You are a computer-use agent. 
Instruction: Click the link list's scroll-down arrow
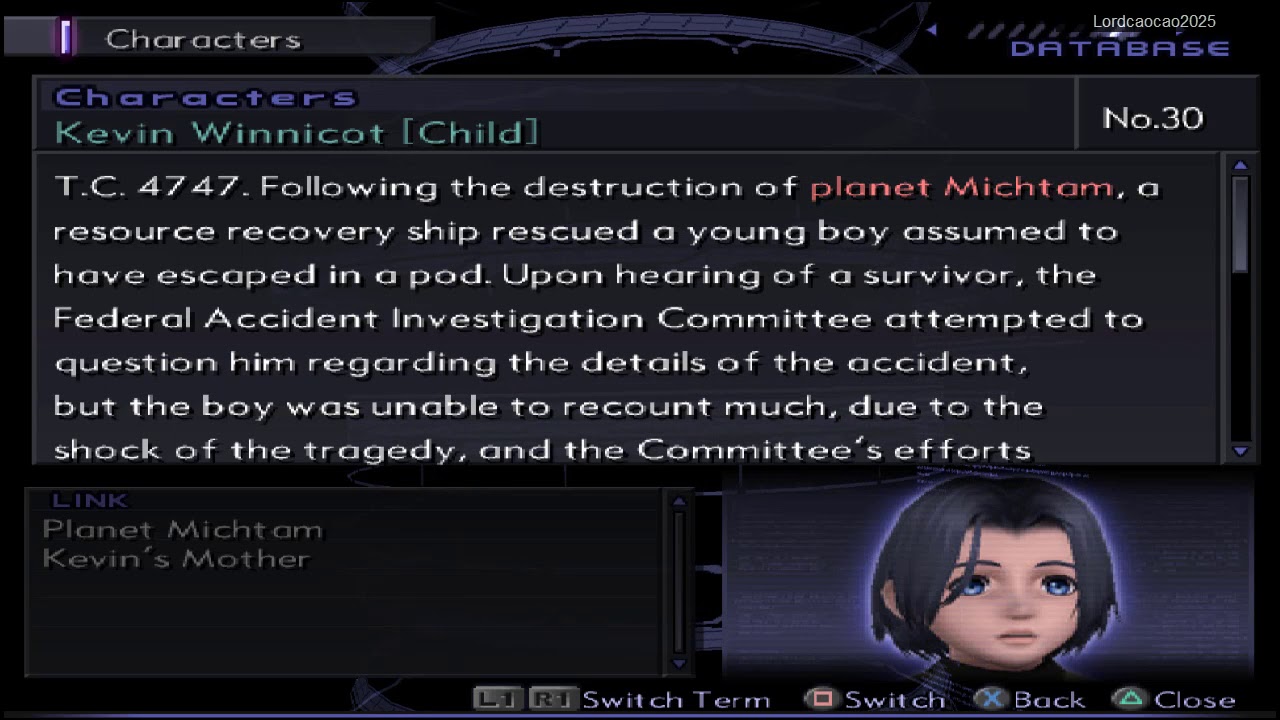679,663
